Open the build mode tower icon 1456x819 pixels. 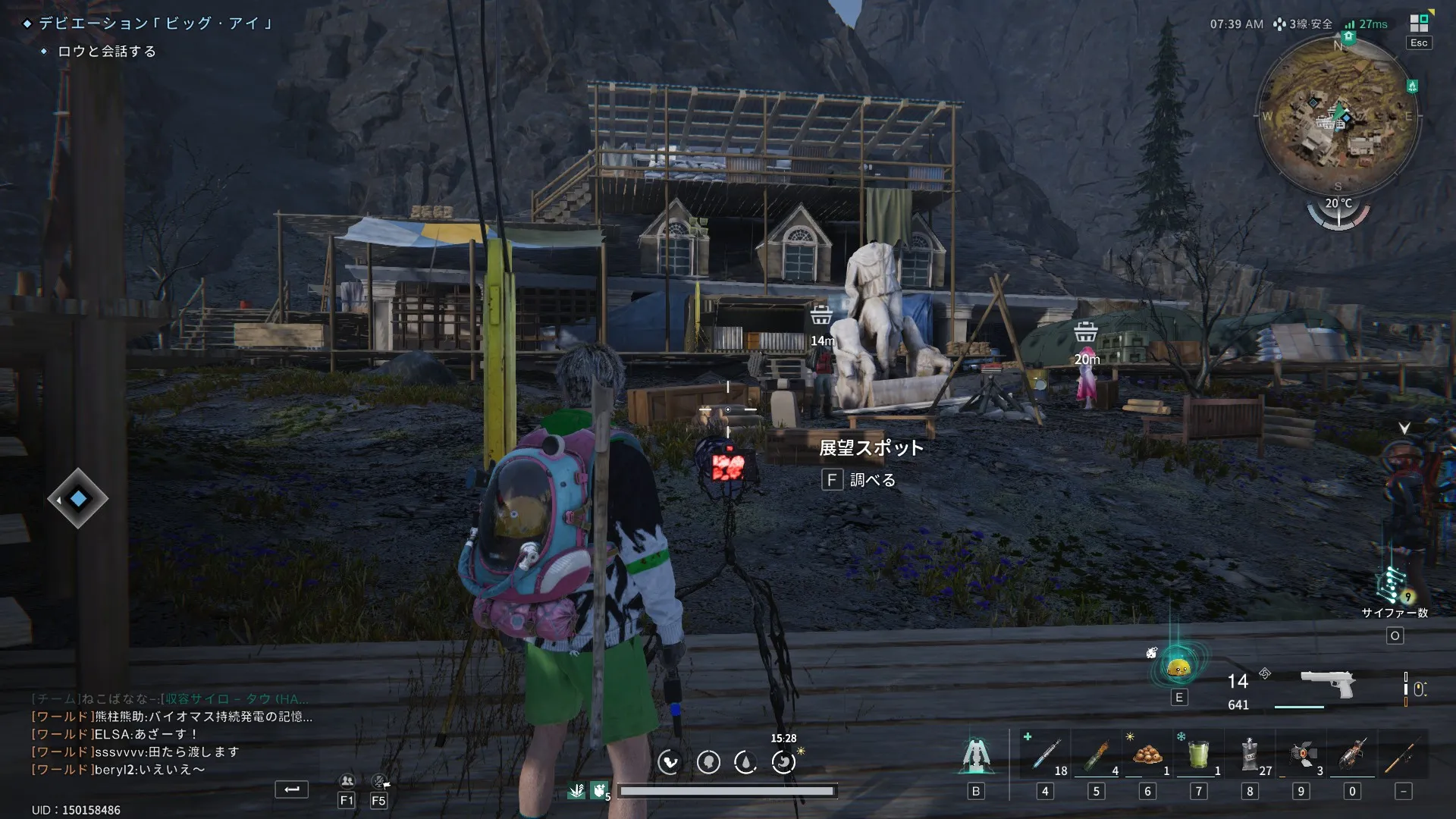pos(975,755)
